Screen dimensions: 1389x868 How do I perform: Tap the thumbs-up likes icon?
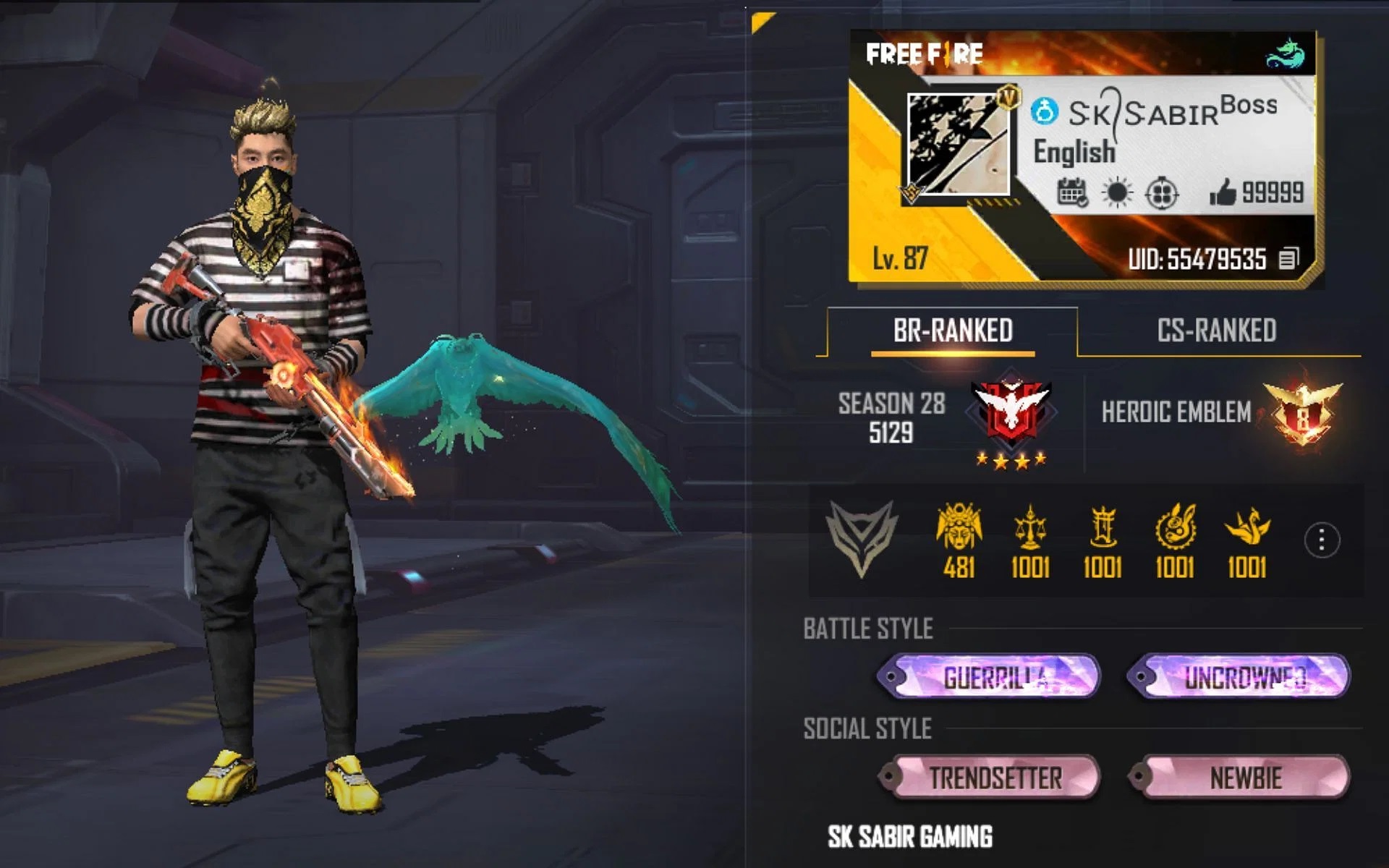click(1223, 192)
